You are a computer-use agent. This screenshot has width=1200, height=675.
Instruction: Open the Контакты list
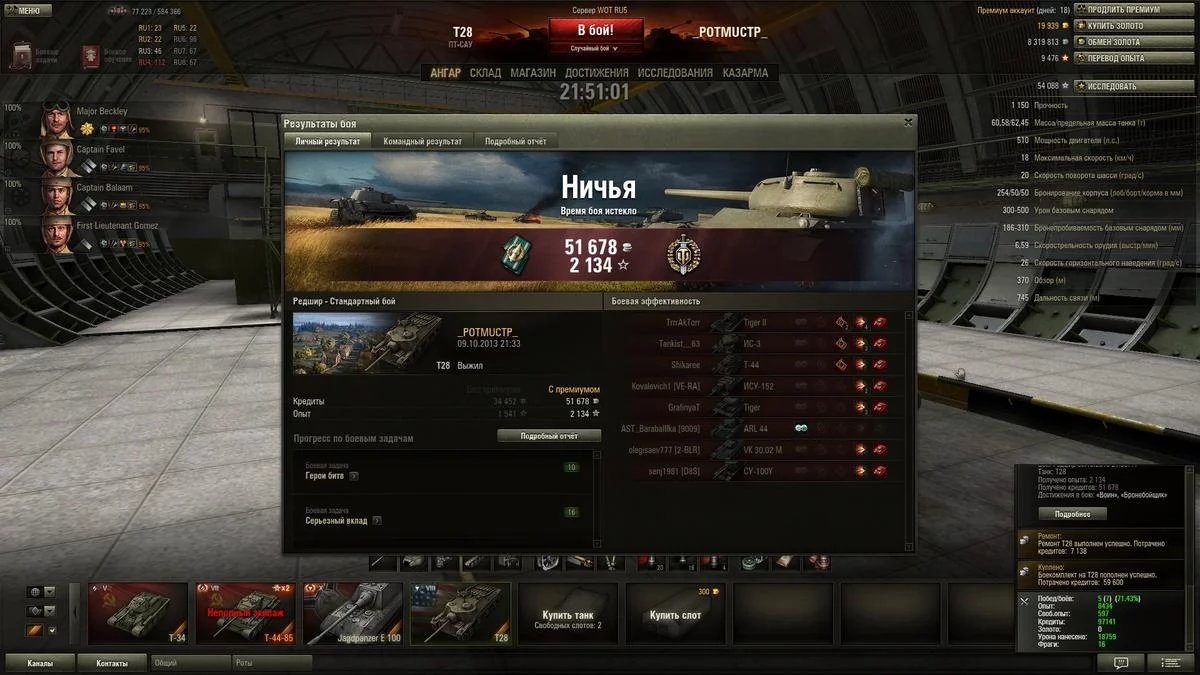(x=112, y=663)
